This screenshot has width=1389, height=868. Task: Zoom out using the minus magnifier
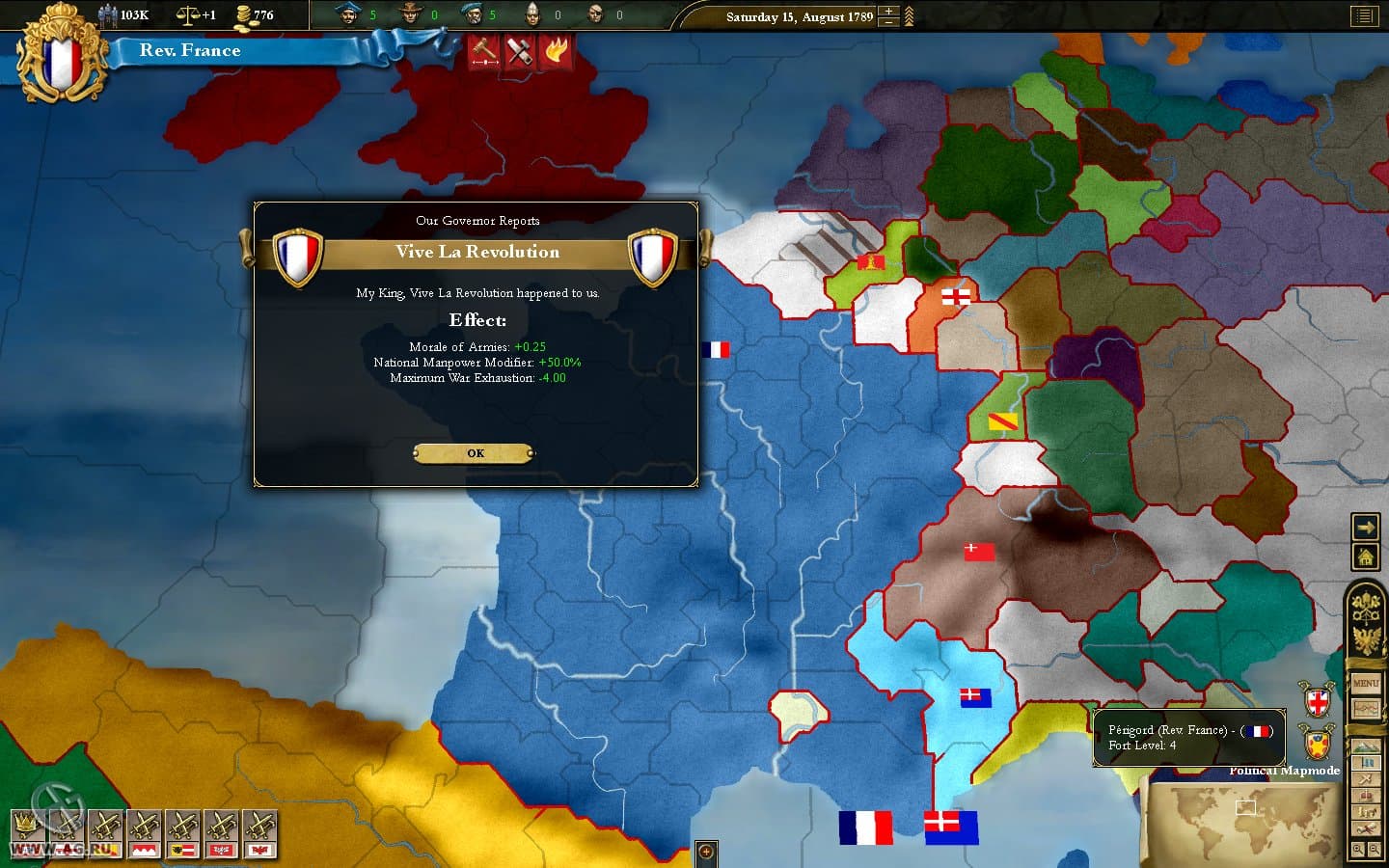(1374, 848)
